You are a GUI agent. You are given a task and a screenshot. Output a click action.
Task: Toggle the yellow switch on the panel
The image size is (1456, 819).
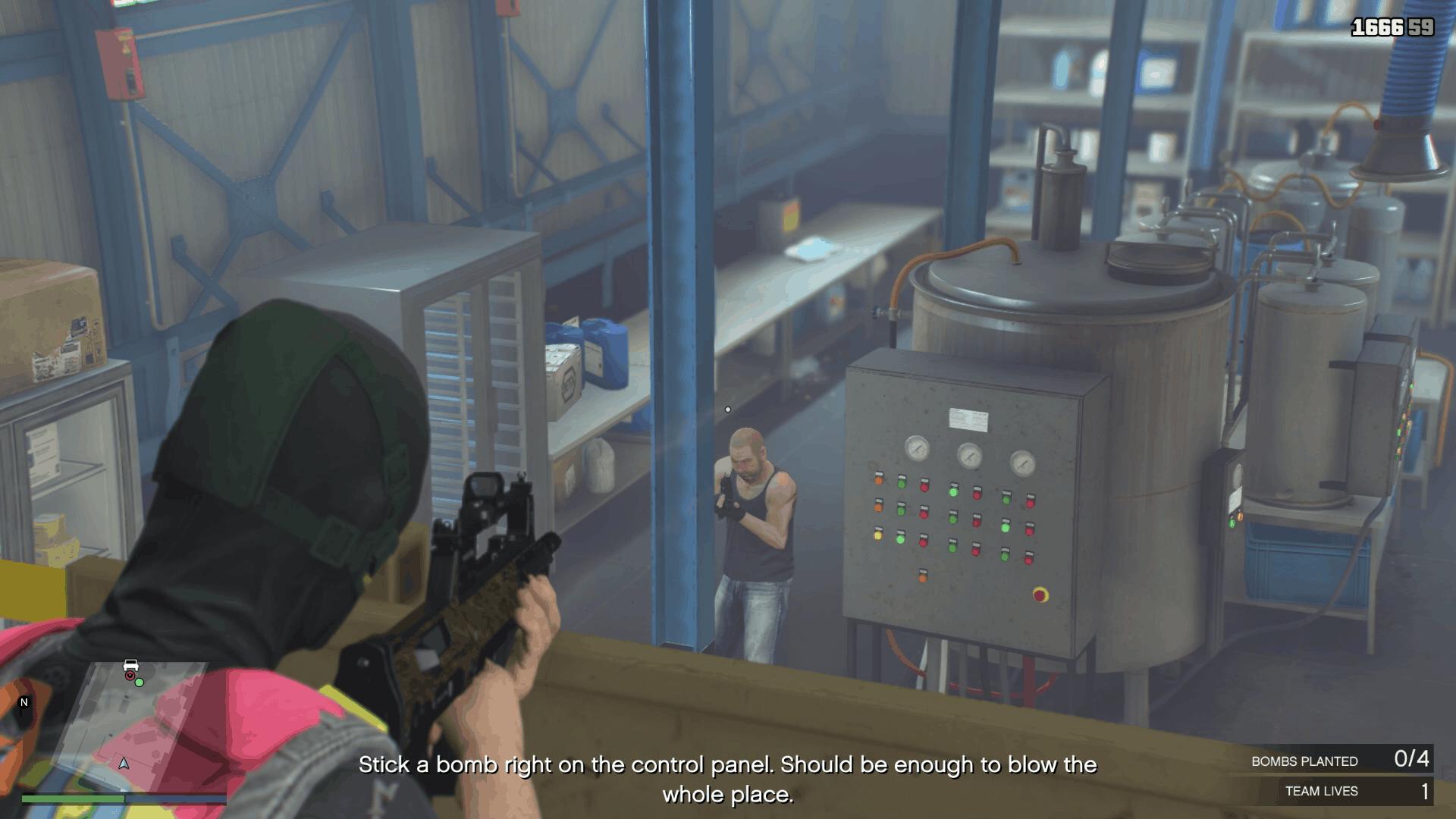[878, 535]
